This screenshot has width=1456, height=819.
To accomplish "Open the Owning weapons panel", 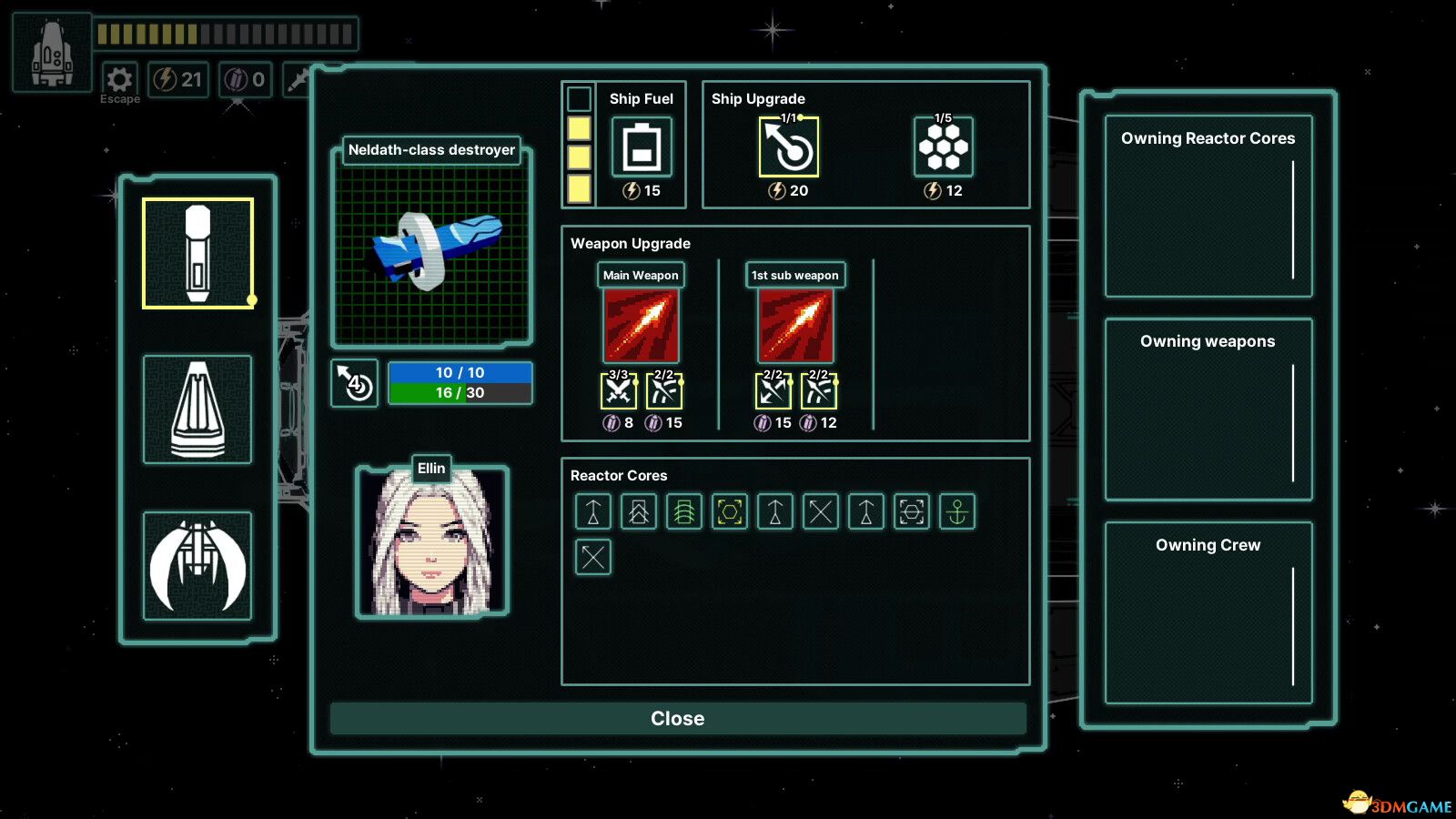I will (1208, 409).
